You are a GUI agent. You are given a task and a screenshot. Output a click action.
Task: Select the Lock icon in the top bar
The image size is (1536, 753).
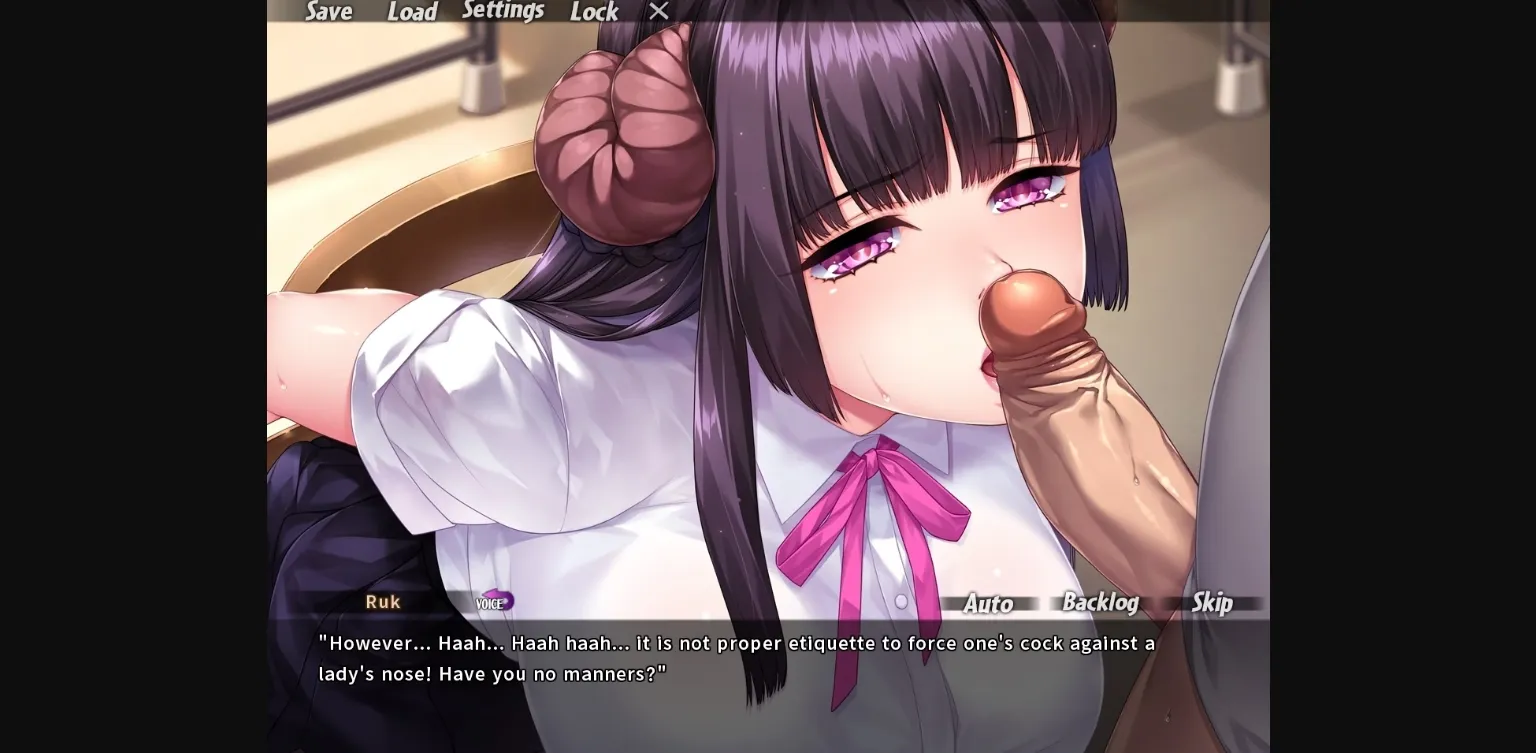[x=594, y=13]
